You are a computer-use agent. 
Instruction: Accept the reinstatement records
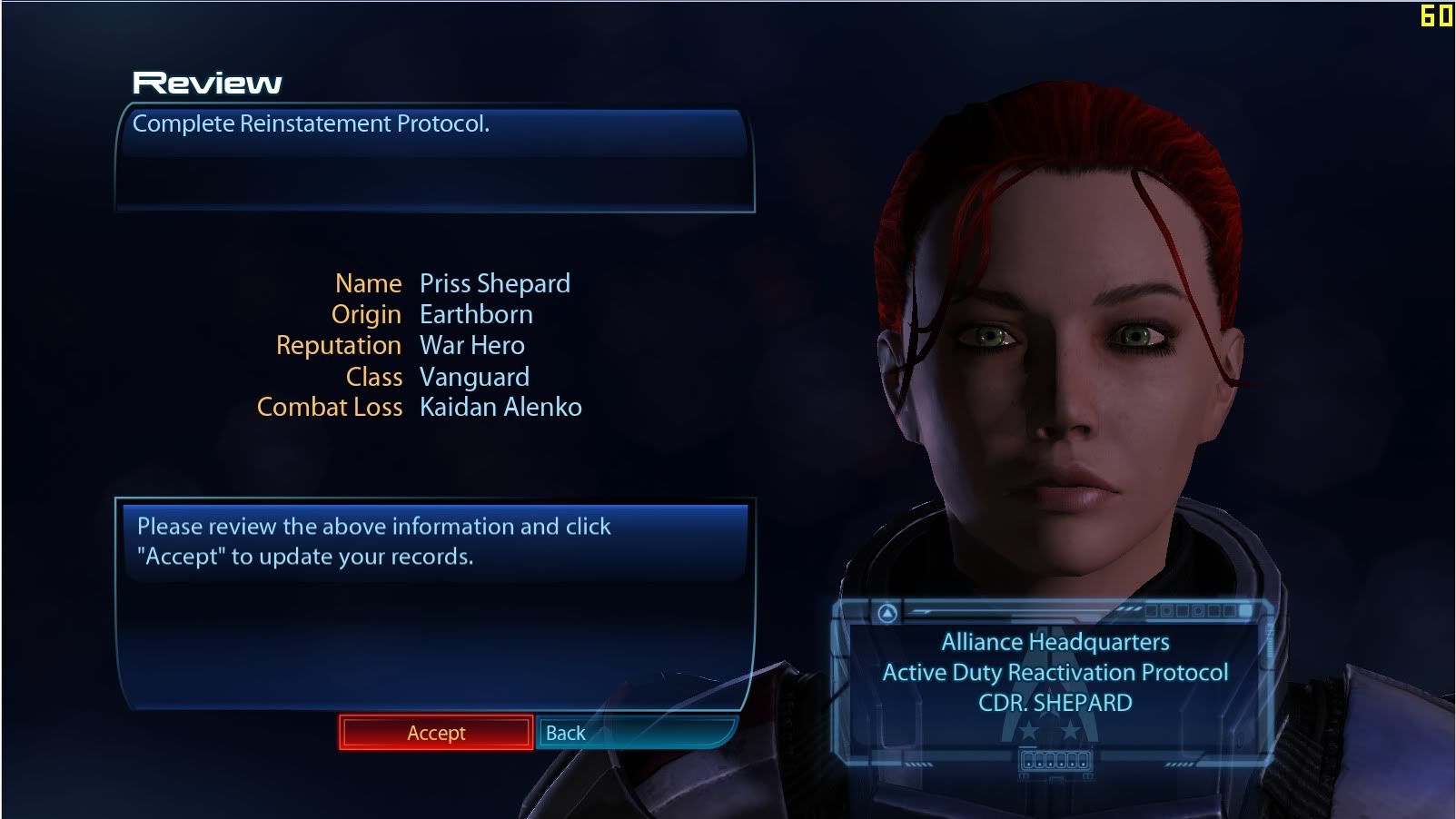(x=436, y=733)
